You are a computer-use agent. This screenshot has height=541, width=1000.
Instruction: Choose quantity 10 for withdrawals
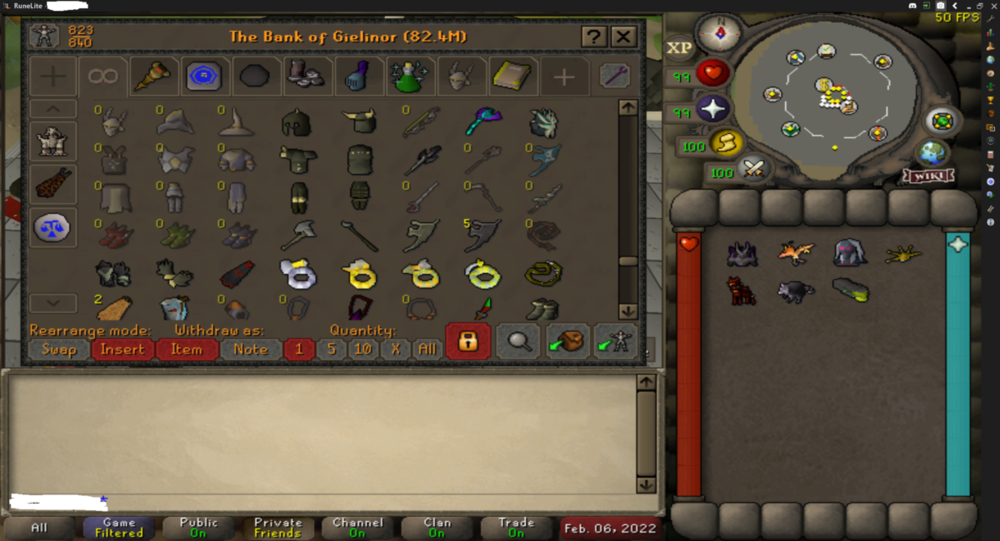363,349
